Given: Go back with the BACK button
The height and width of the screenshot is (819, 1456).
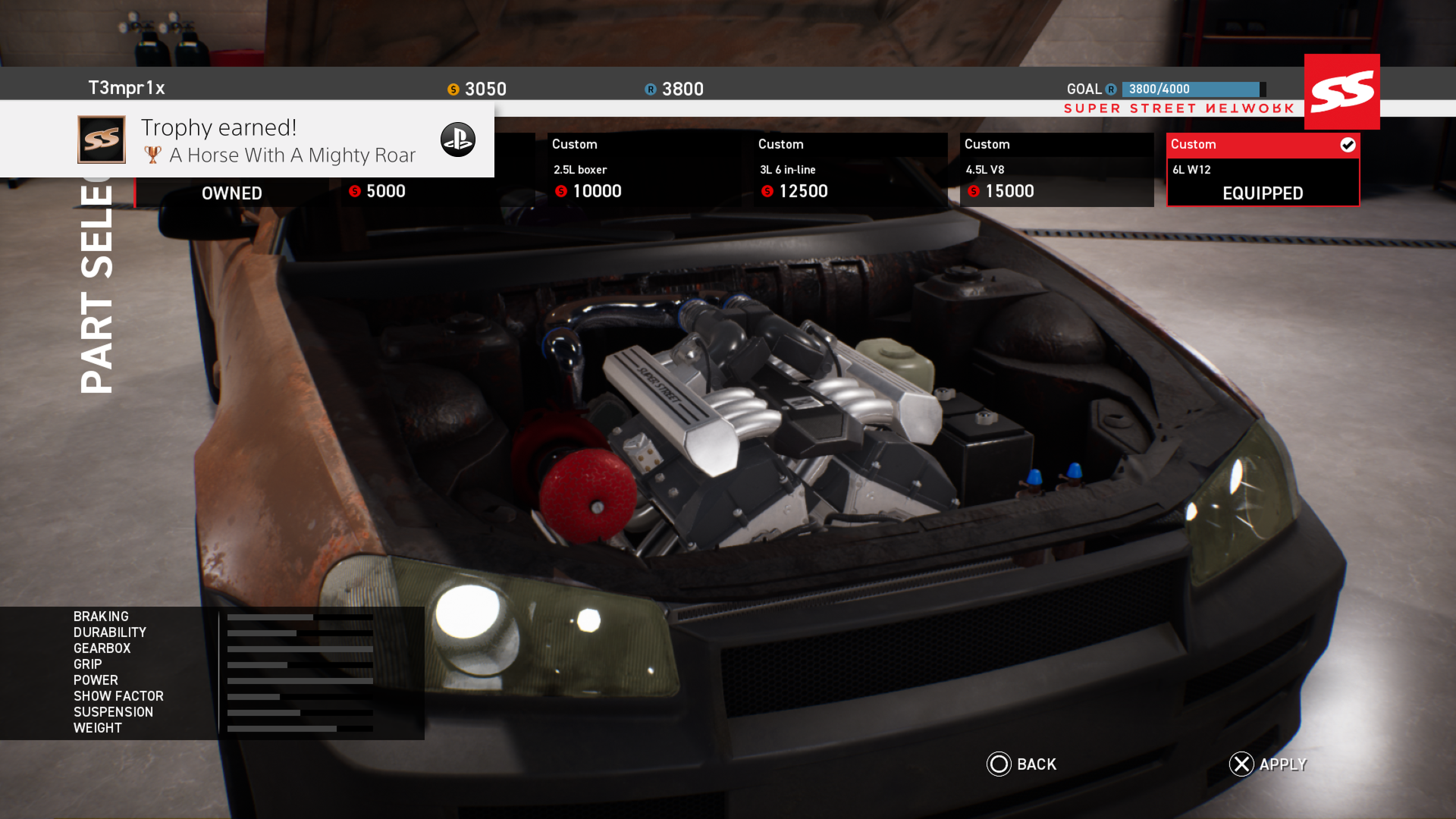Looking at the screenshot, I should (1021, 764).
